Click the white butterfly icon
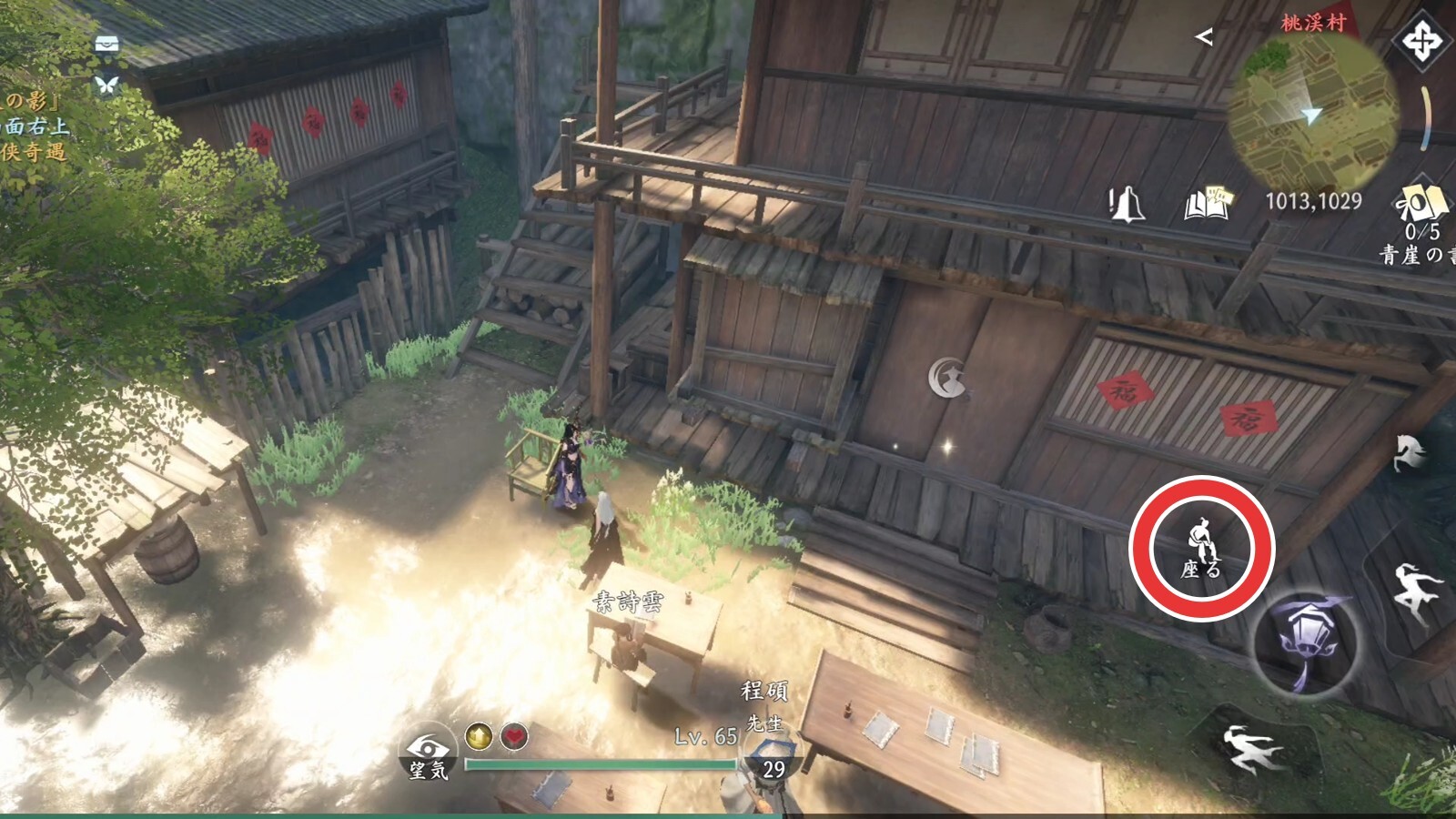The image size is (1456, 819). point(107,85)
